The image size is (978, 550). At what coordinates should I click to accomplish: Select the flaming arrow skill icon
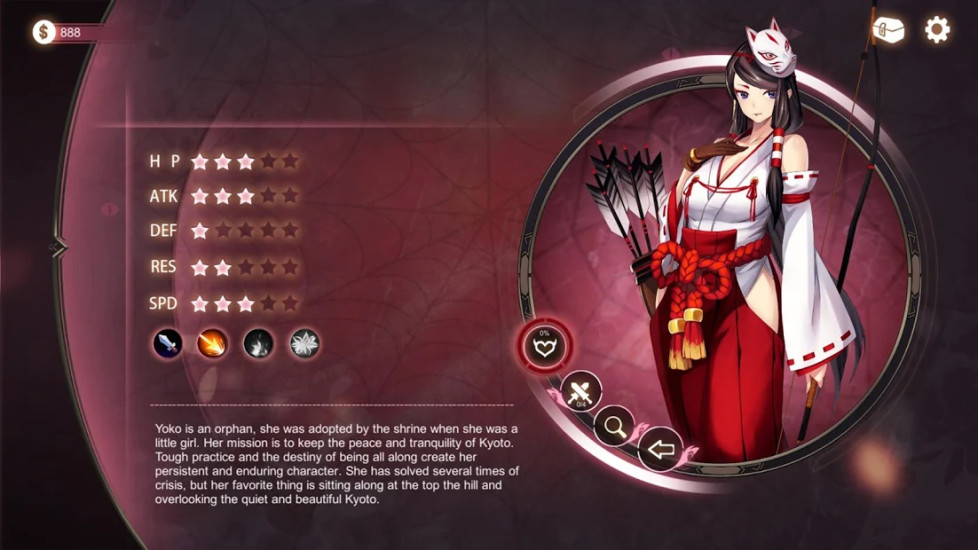coord(212,344)
